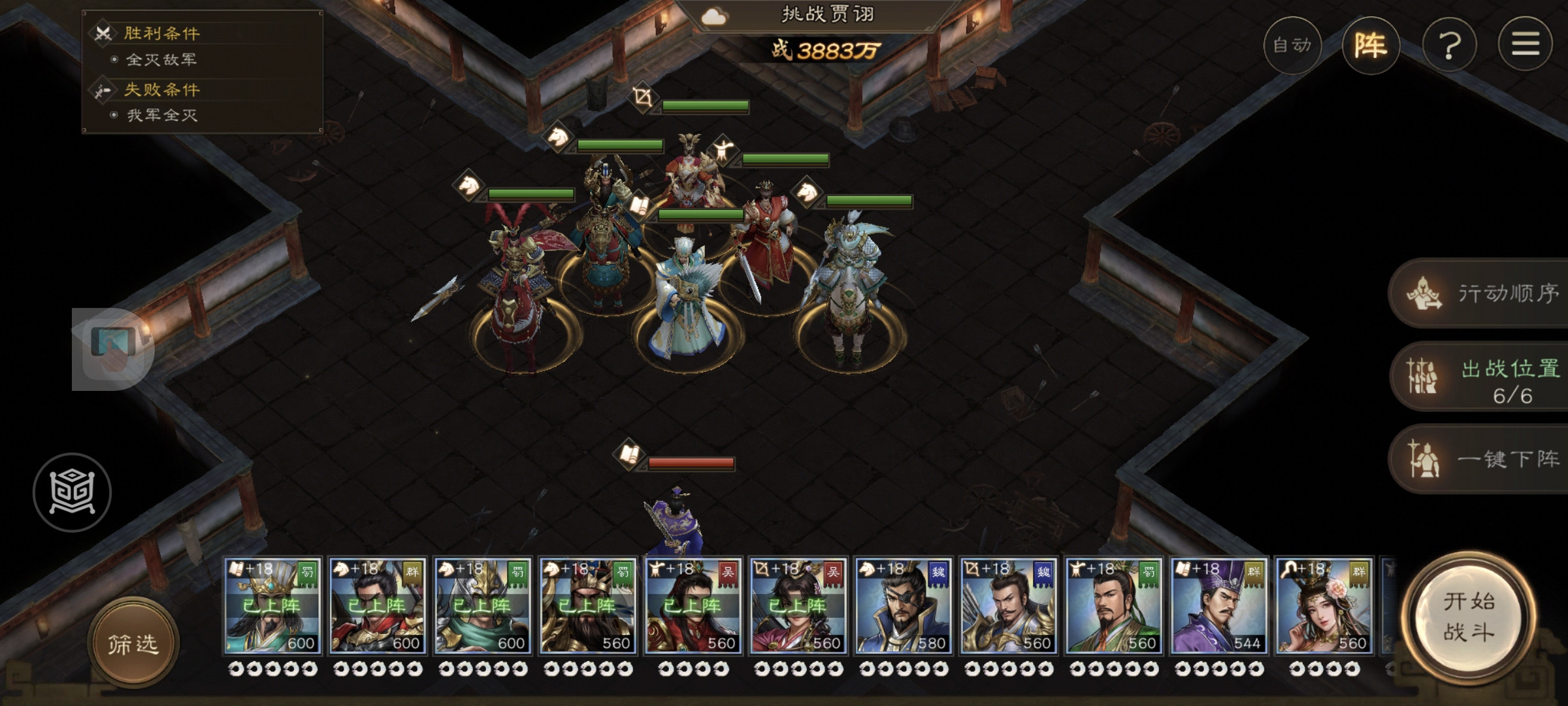Select the flower-haired lady hero card
The width and height of the screenshot is (1568, 706).
(x=1324, y=606)
